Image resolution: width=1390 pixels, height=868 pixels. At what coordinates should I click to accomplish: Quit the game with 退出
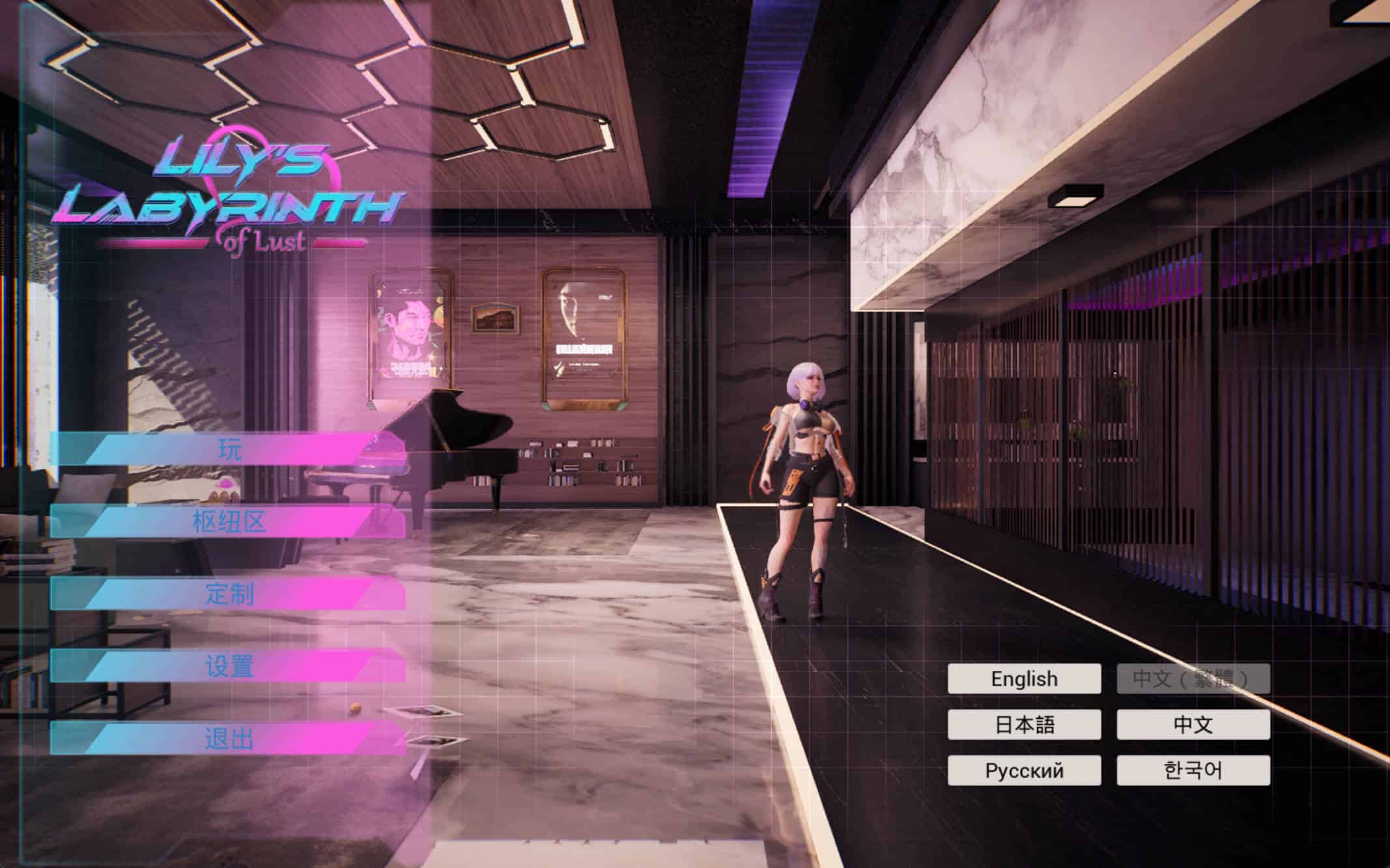[229, 739]
